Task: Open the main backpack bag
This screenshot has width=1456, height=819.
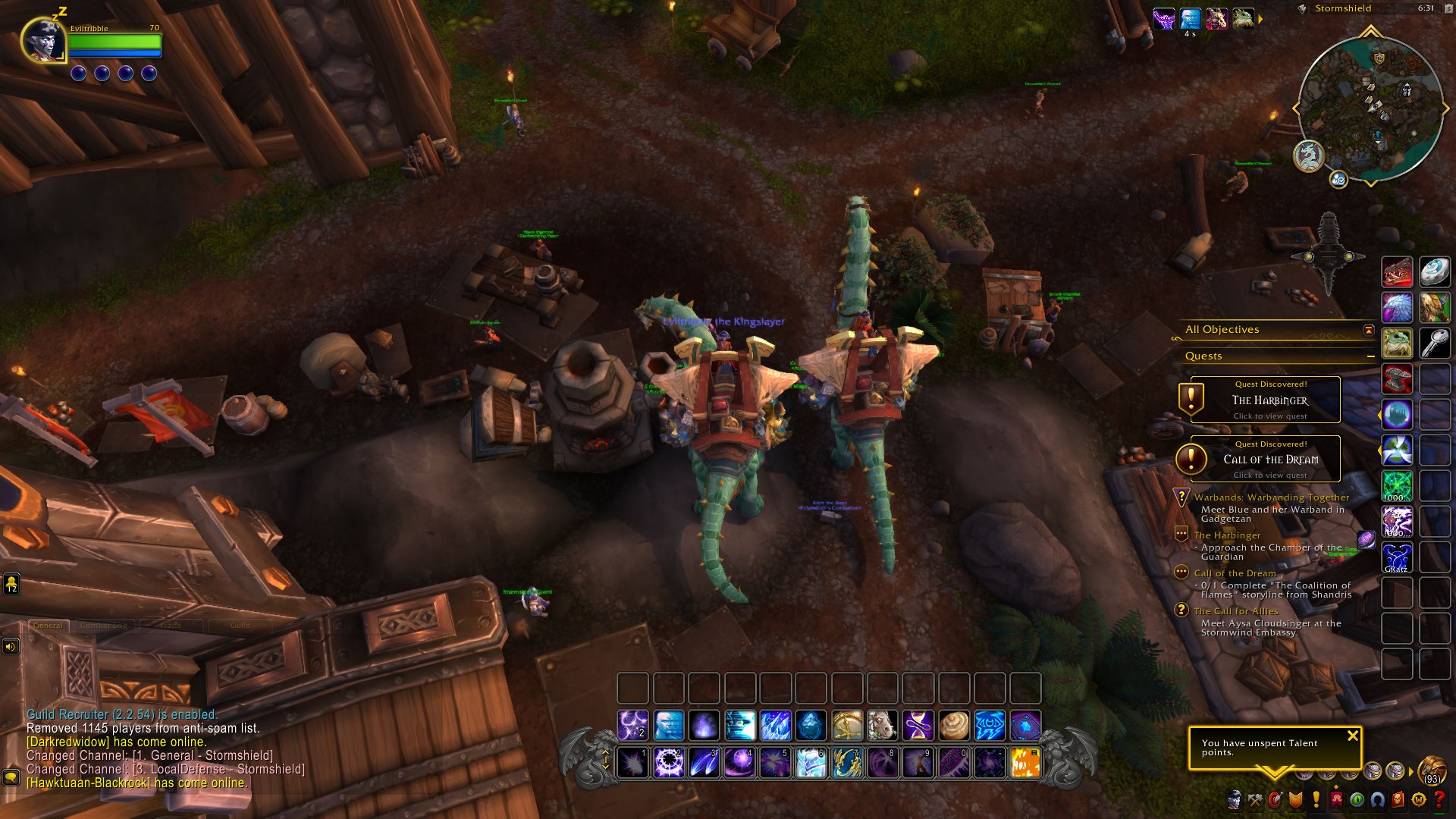Action: tap(1432, 770)
